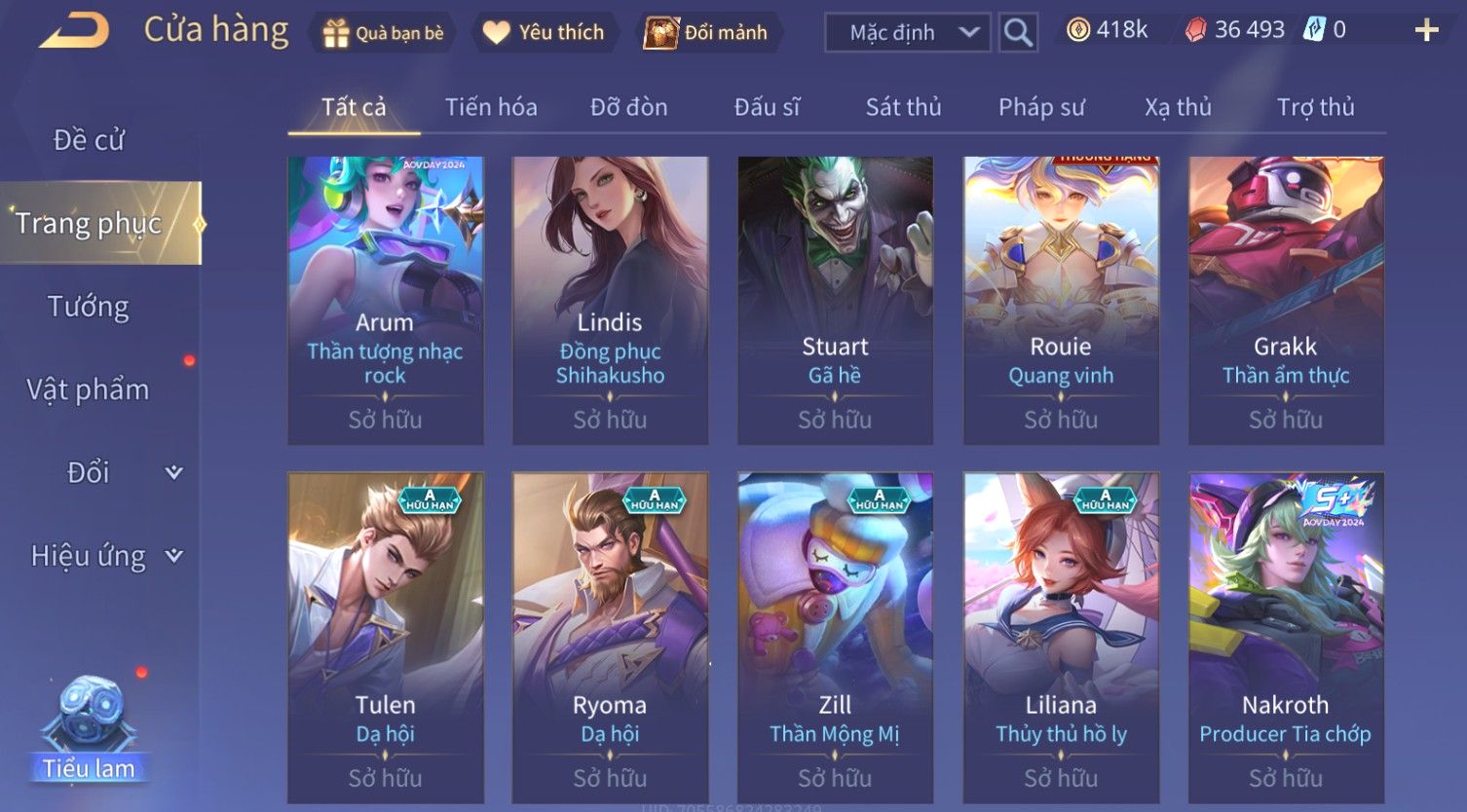Open the Yêu thích favorites list
Image resolution: width=1467 pixels, height=812 pixels.
[544, 33]
